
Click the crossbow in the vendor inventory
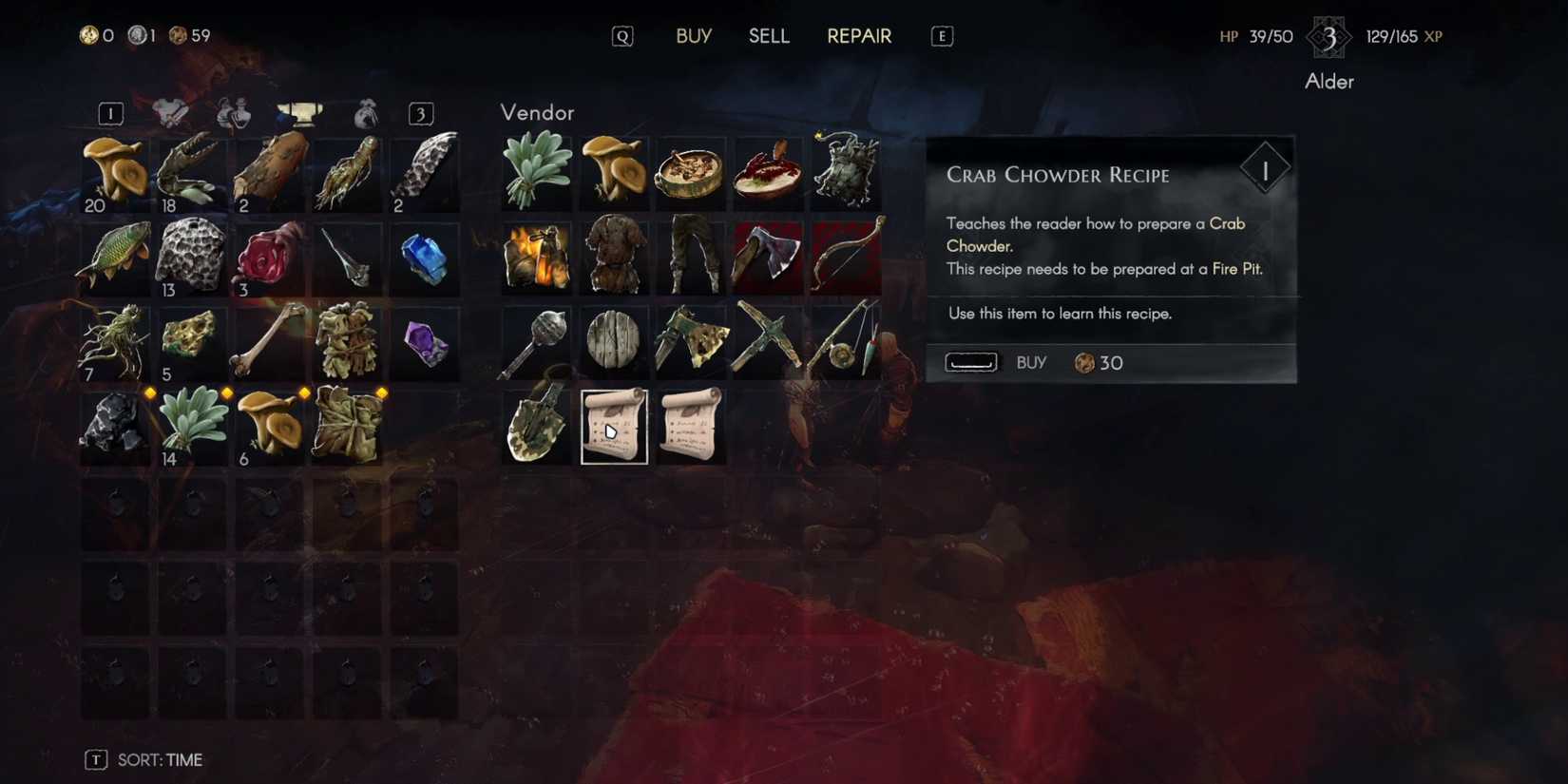coord(767,342)
